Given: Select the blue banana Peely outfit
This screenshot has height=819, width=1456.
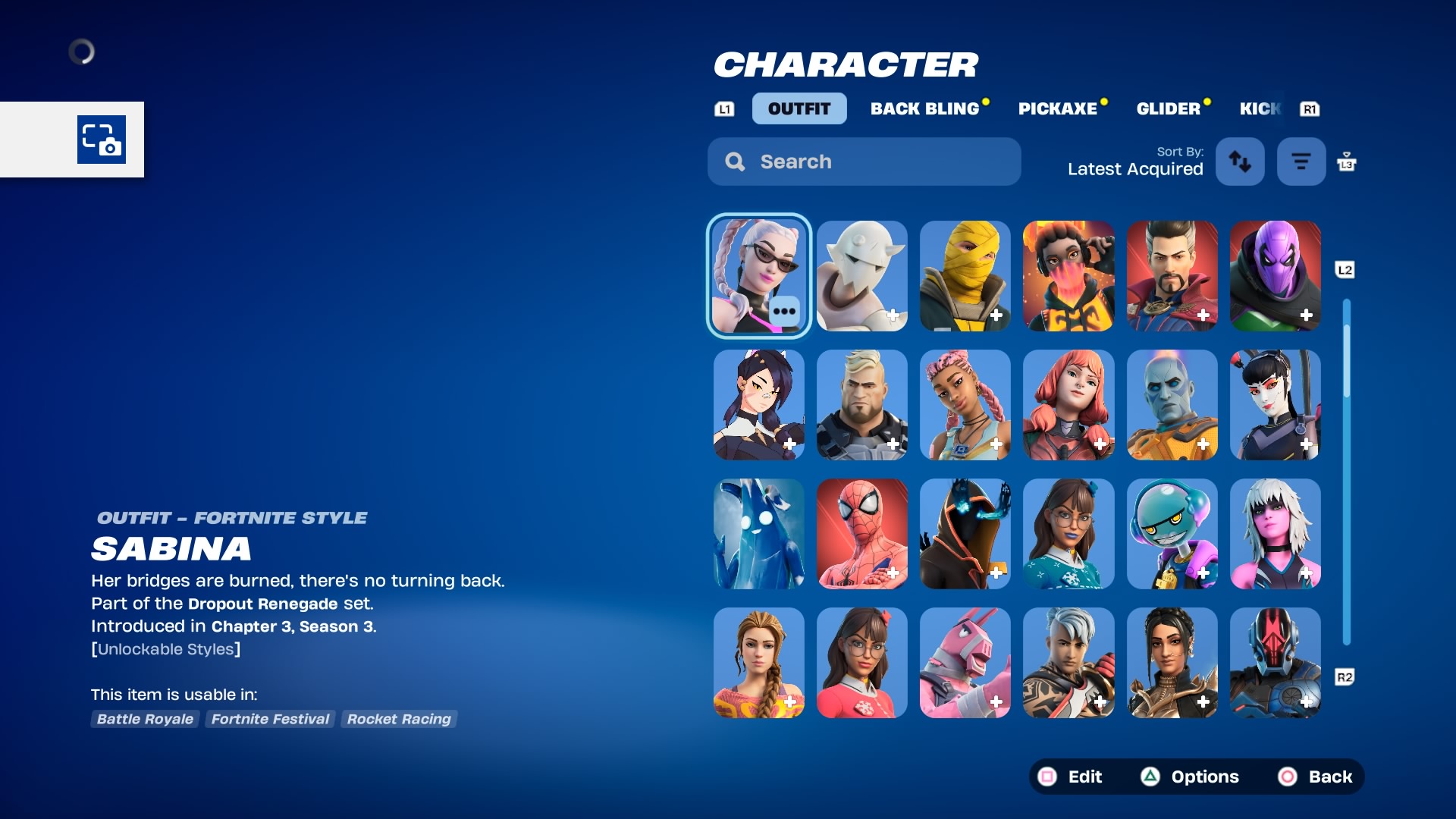Looking at the screenshot, I should tap(758, 534).
